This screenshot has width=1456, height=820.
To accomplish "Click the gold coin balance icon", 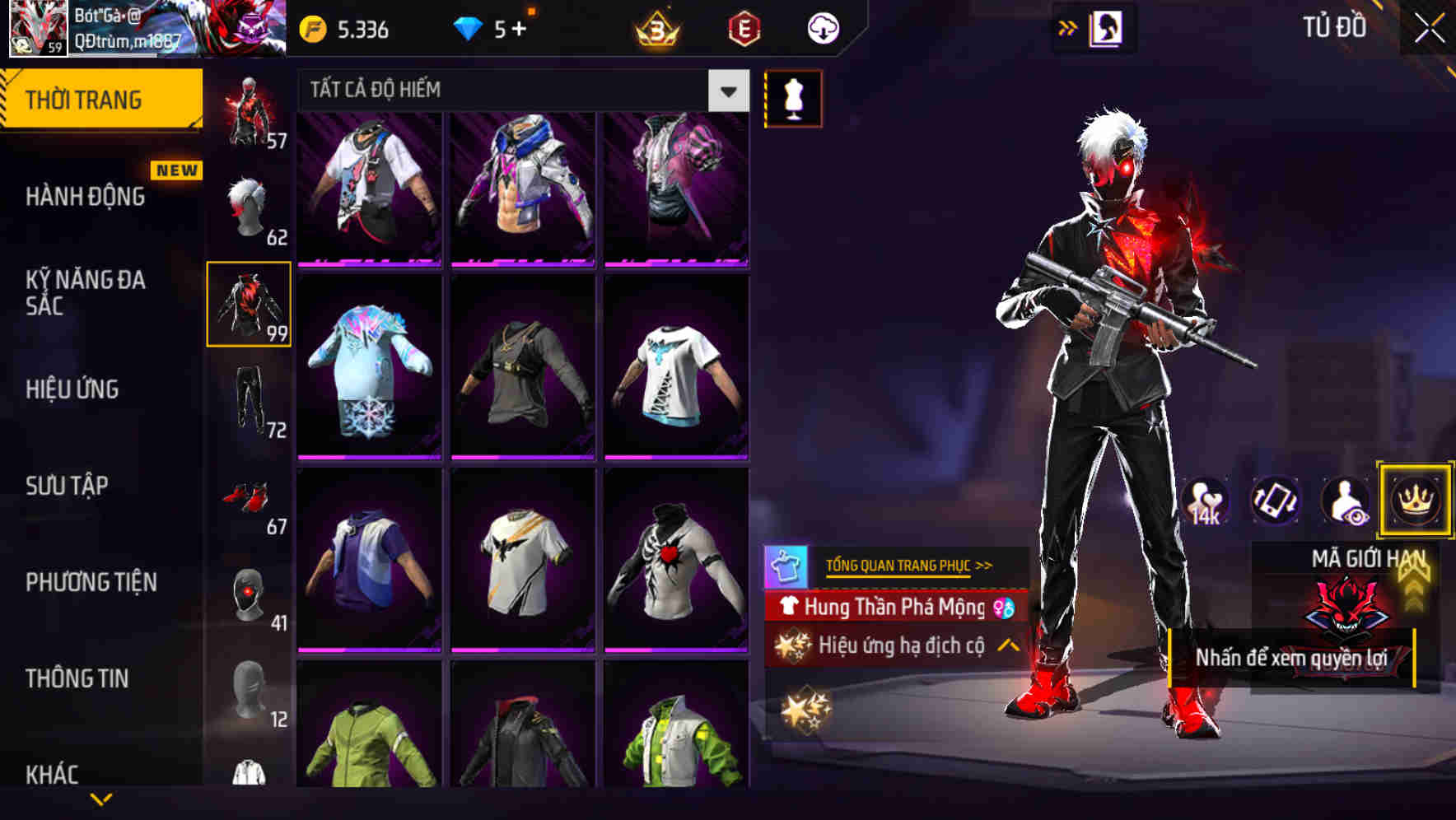I will 311,29.
